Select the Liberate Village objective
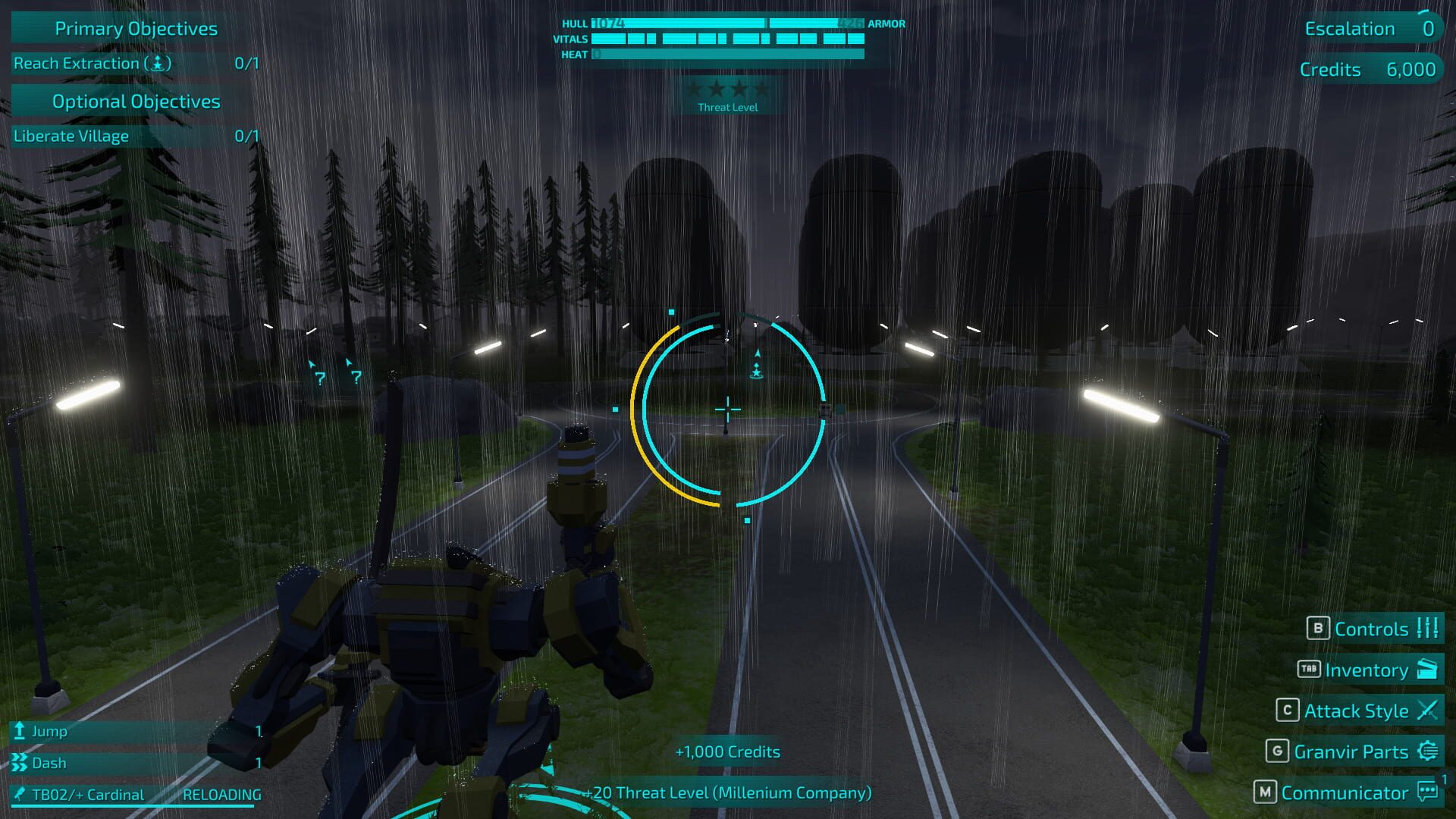Image resolution: width=1456 pixels, height=819 pixels. pyautogui.click(x=71, y=136)
